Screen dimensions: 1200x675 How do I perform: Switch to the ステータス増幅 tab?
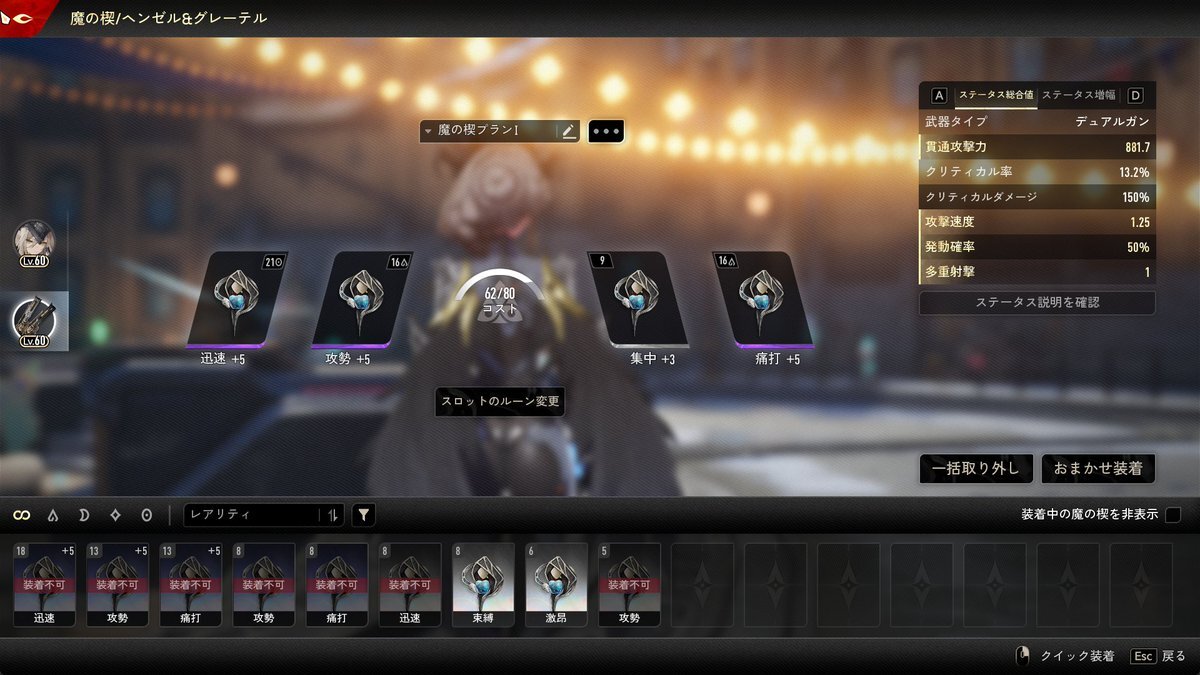point(1079,95)
